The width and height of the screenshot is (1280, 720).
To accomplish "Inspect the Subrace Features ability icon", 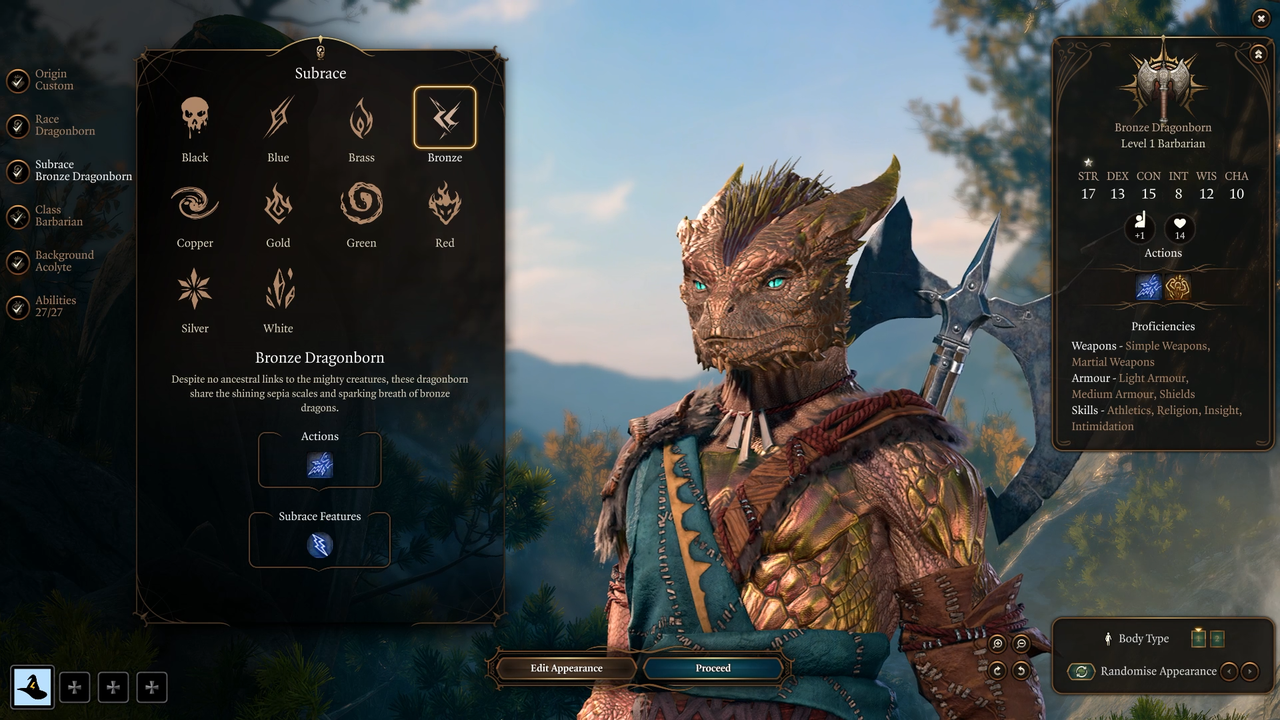I will pos(319,545).
